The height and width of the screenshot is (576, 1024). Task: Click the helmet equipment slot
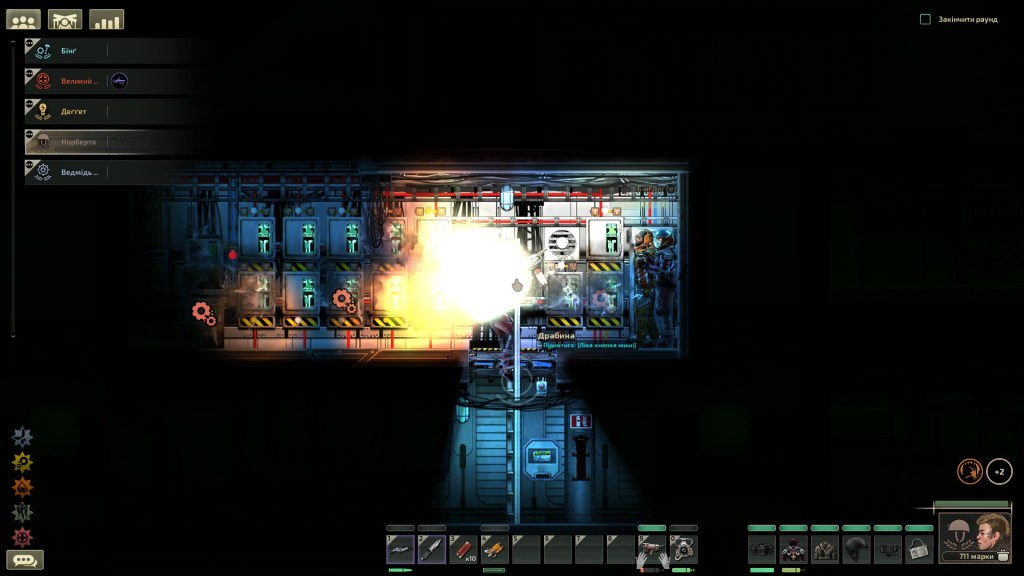[857, 548]
